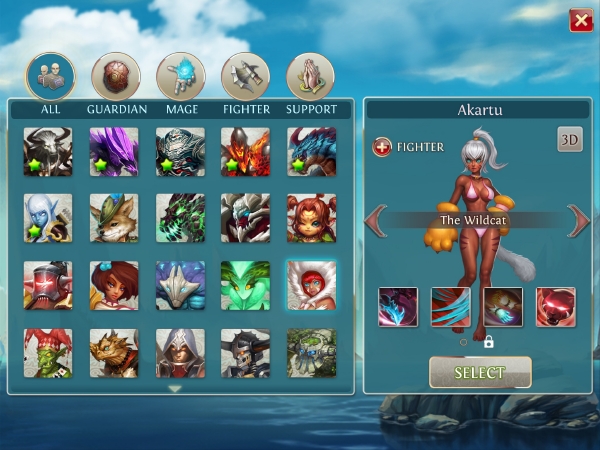Choose the green goblin jester hero portrait
Screen dimensions: 600x450
[x=49, y=352]
